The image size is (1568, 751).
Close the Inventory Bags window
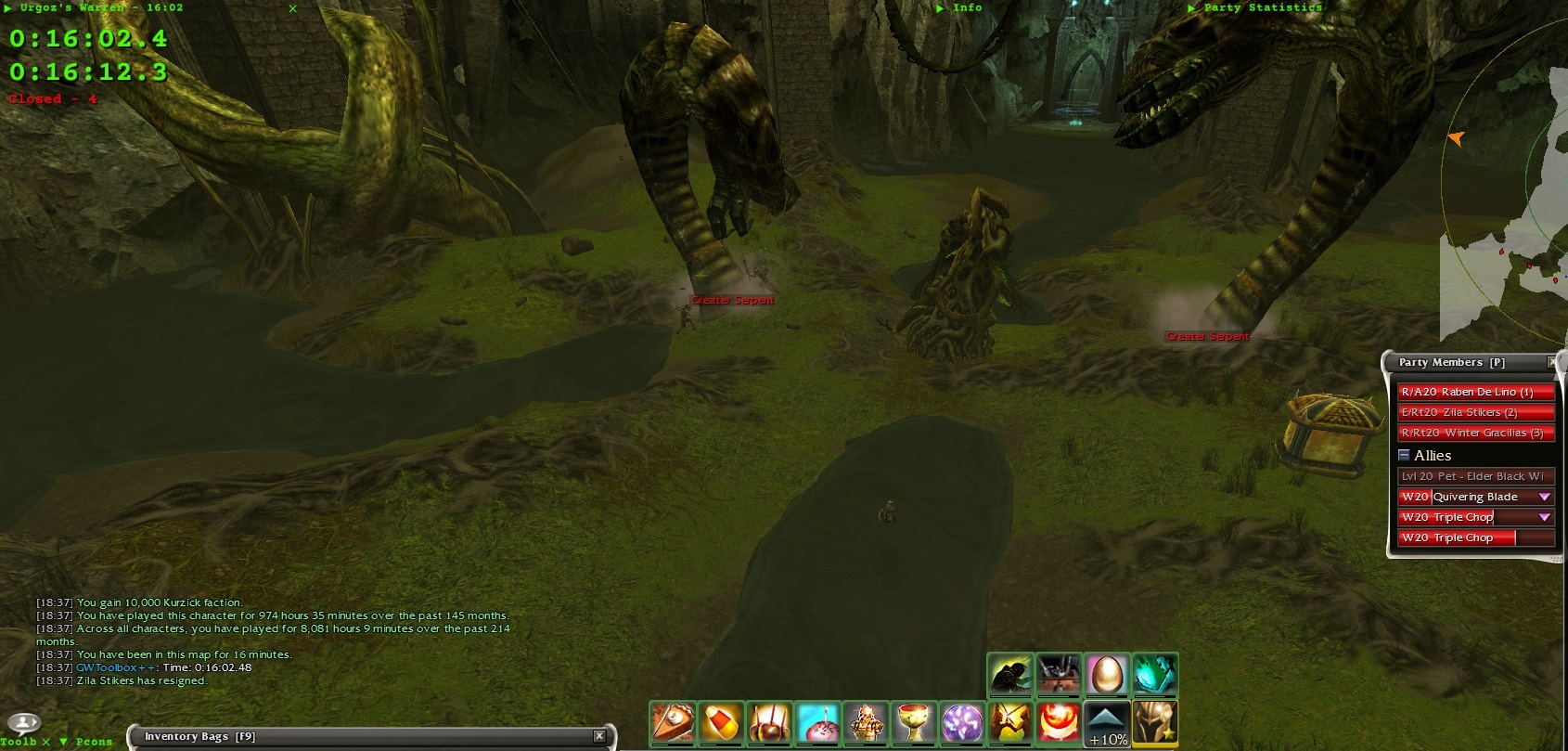click(x=599, y=736)
